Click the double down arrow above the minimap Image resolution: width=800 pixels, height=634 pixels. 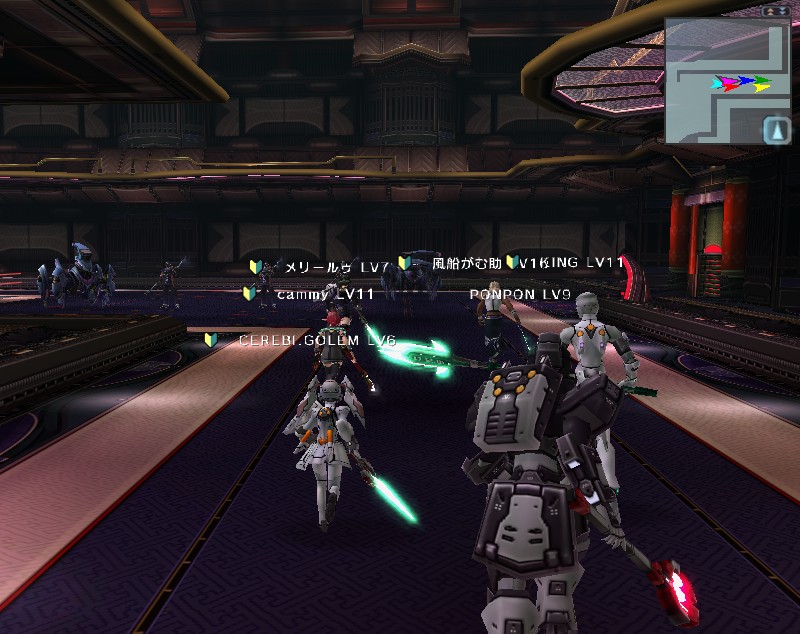[x=783, y=10]
